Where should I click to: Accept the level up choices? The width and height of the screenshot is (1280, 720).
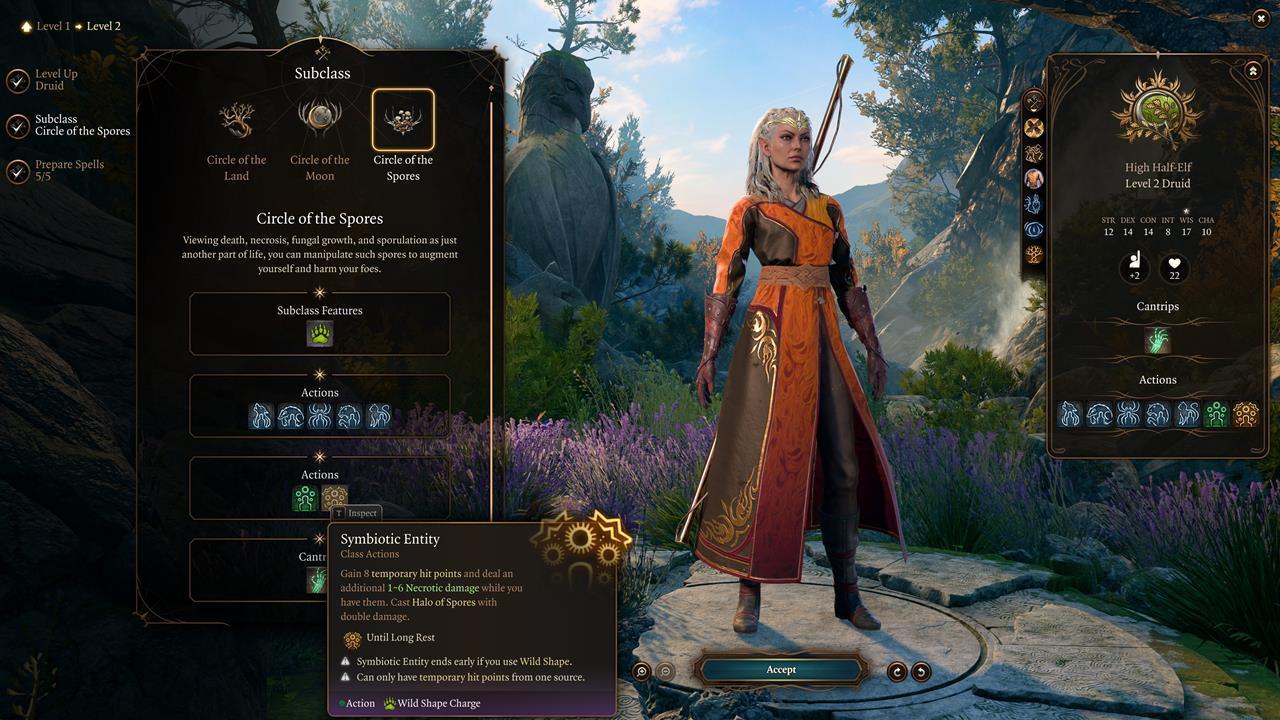781,670
